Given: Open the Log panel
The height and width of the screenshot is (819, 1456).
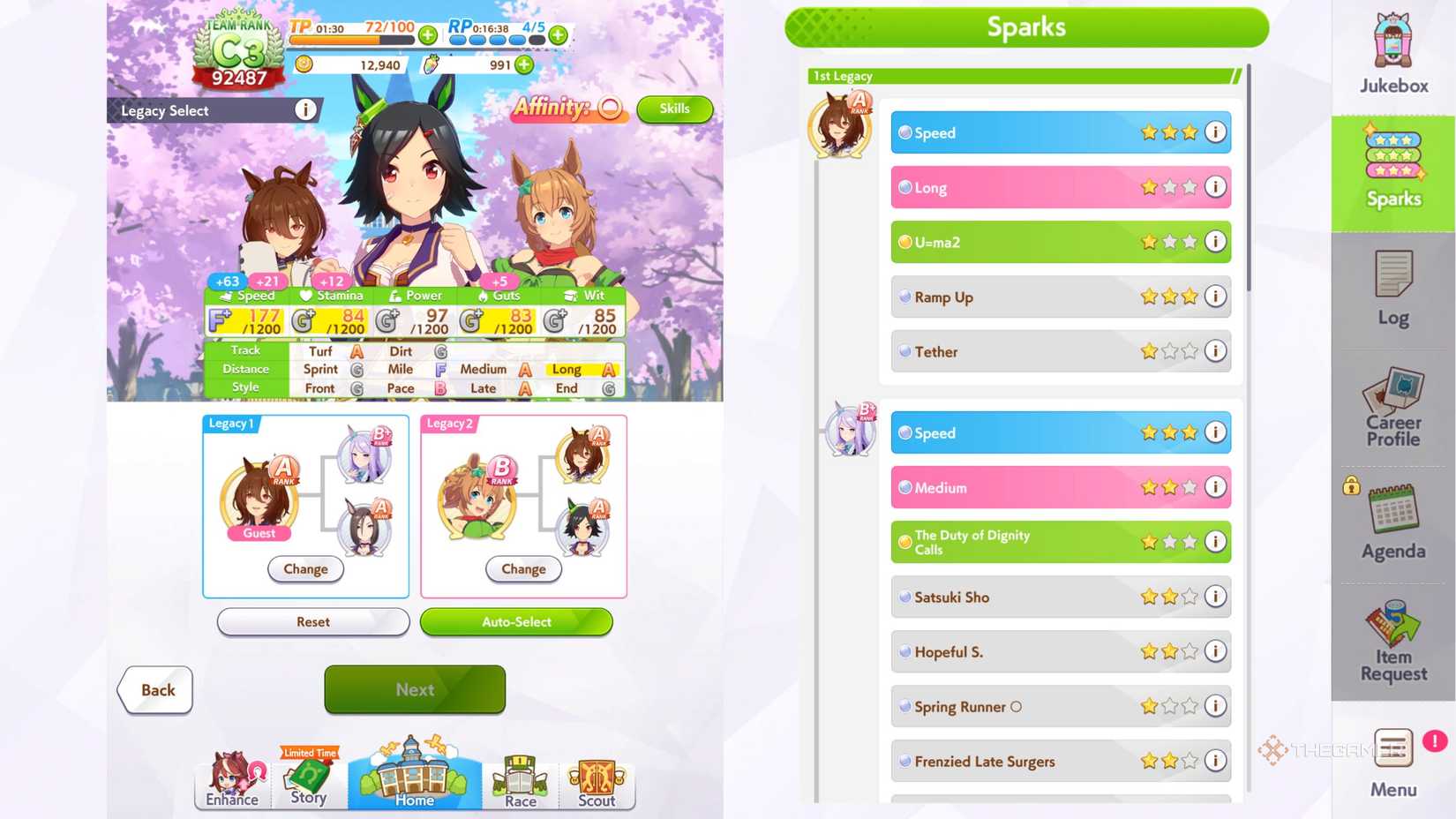Looking at the screenshot, I should pyautogui.click(x=1392, y=287).
